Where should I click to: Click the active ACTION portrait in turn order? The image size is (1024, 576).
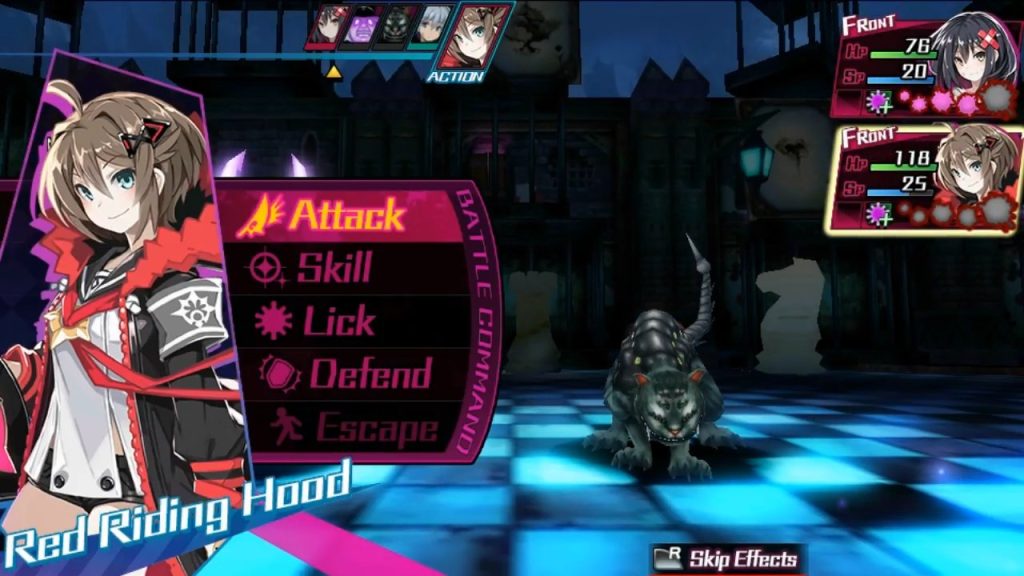473,35
